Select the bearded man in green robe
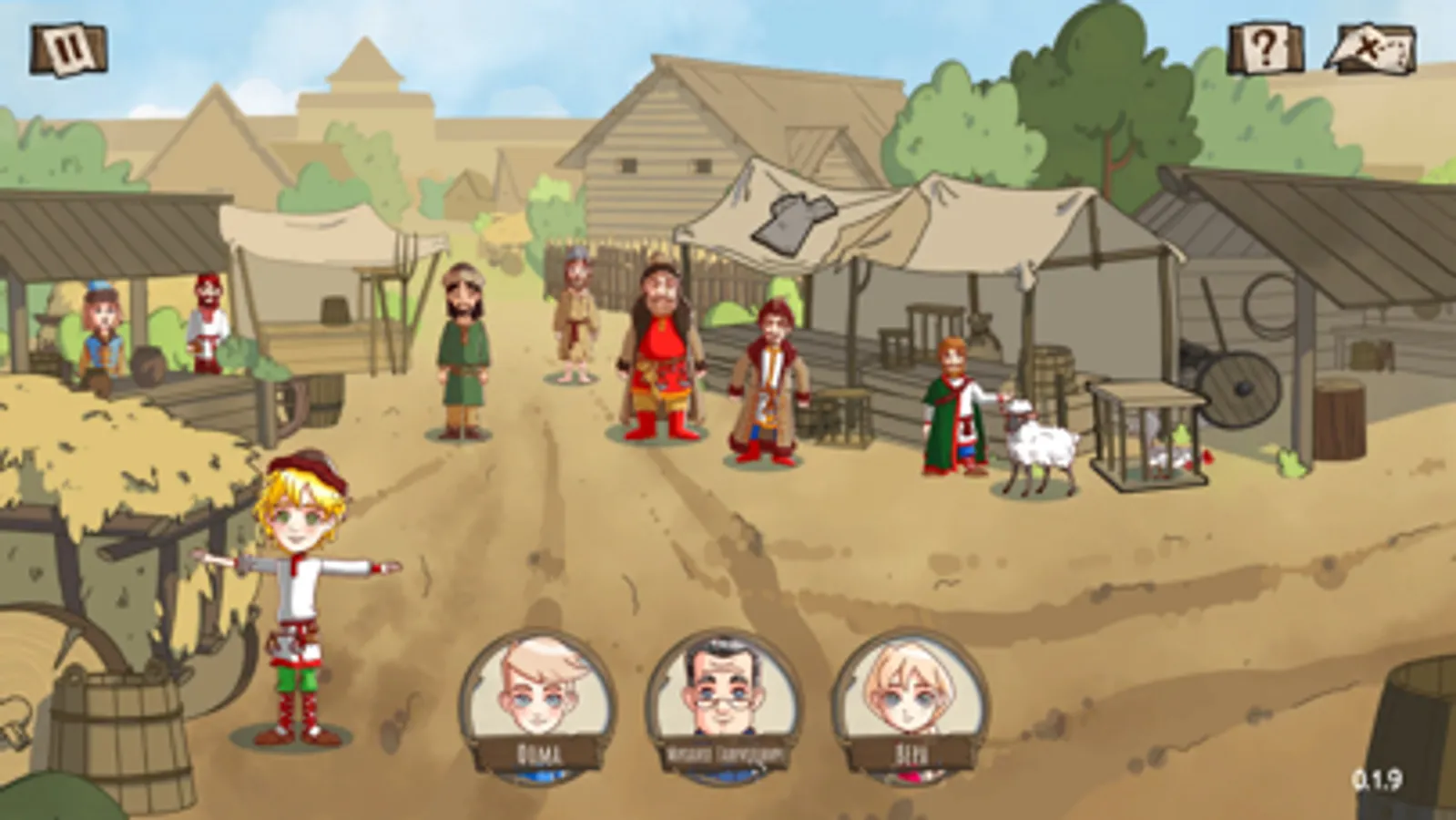The width and height of the screenshot is (1456, 820). tap(463, 355)
